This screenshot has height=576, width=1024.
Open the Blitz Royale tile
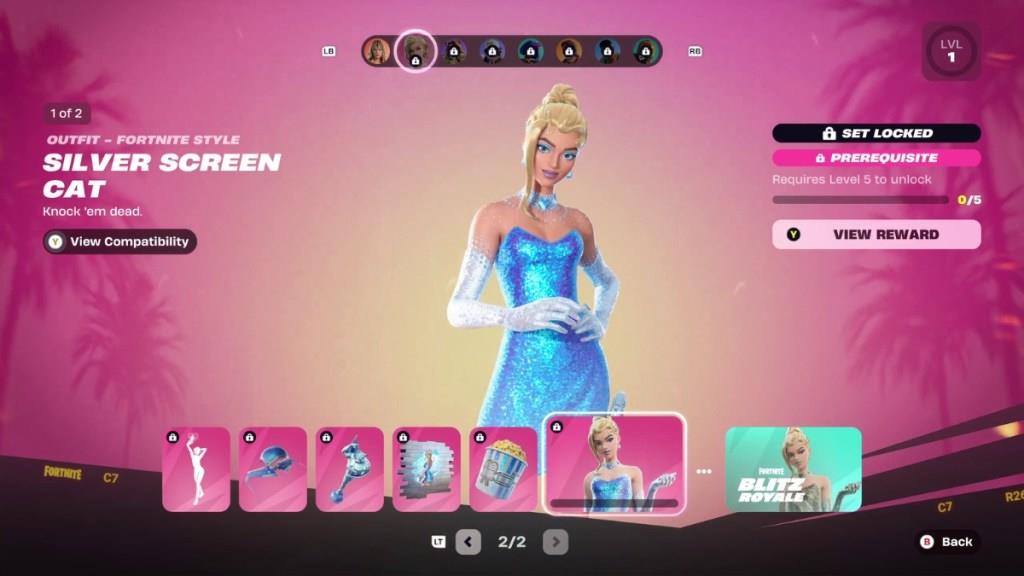click(x=793, y=469)
